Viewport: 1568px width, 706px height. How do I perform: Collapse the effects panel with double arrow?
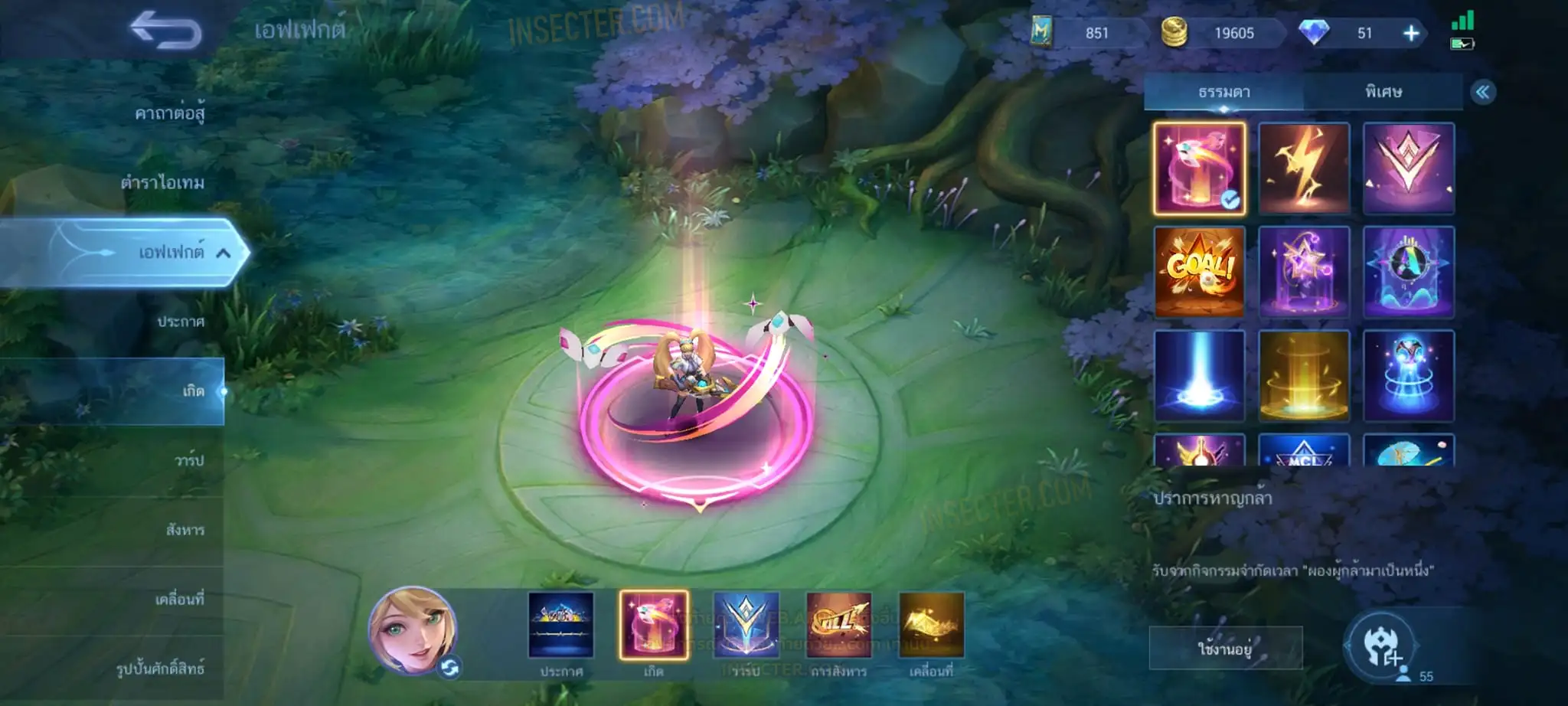1482,93
